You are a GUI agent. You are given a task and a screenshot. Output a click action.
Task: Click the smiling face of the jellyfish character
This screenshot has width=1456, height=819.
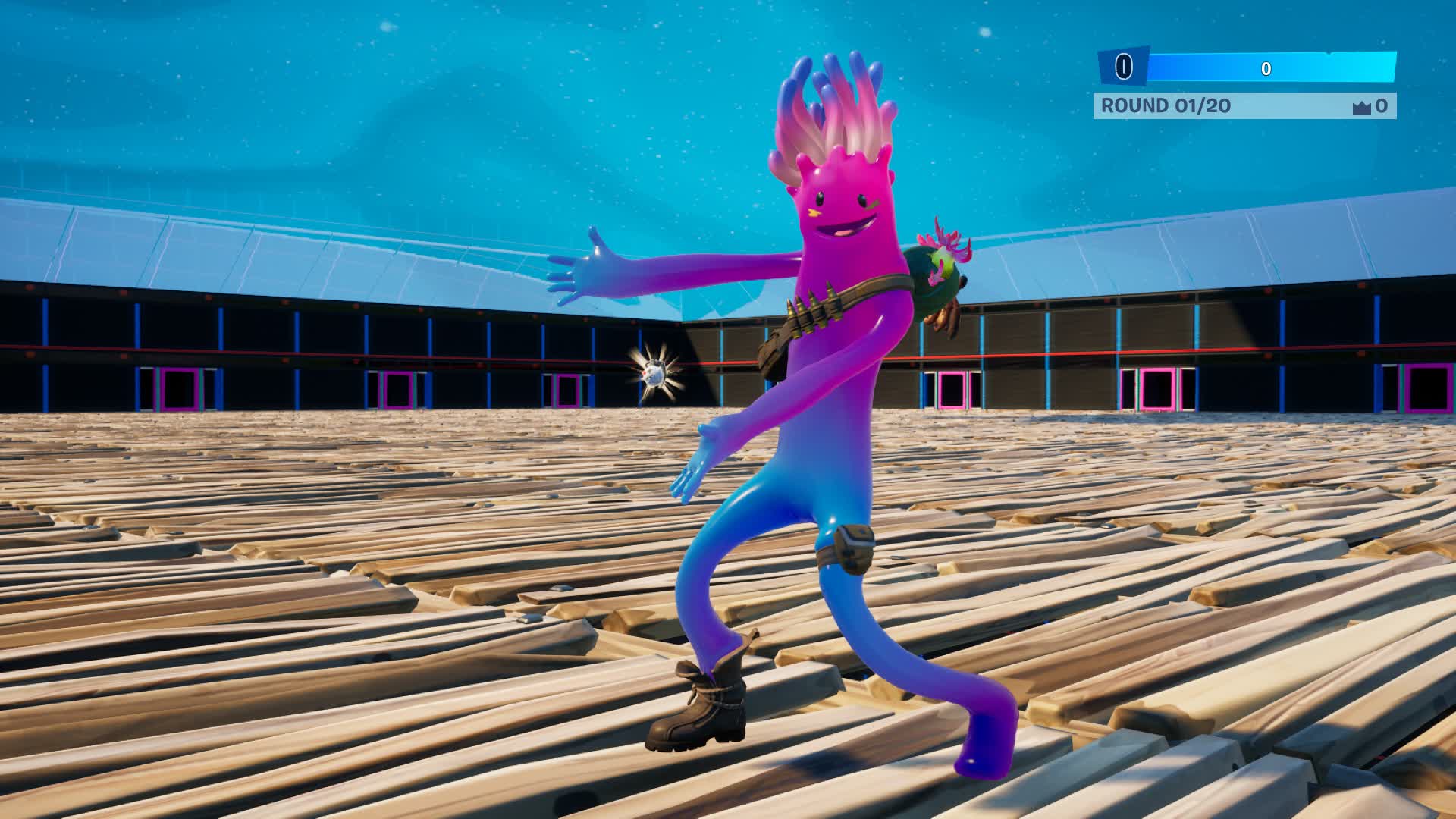(844, 210)
